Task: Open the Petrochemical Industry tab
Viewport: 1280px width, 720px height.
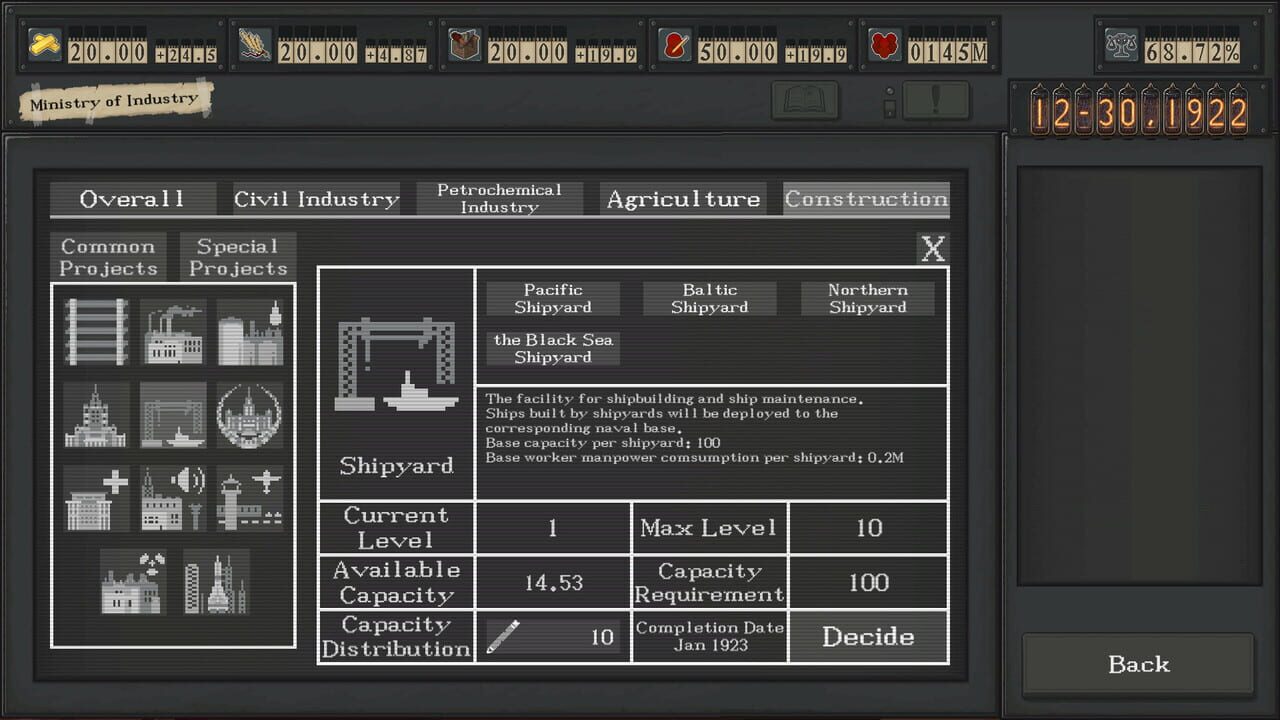Action: pos(500,198)
